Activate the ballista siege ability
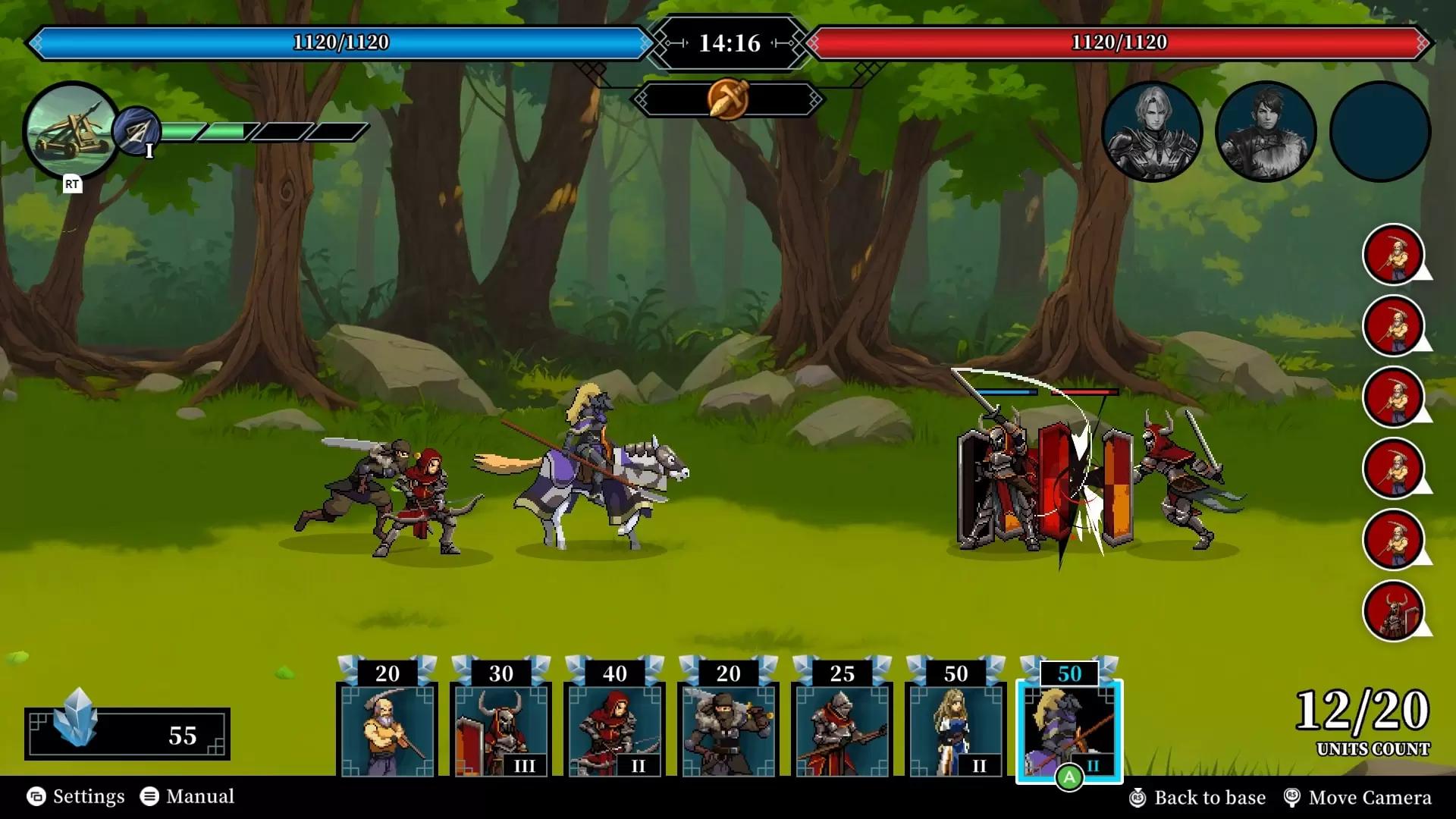The height and width of the screenshot is (819, 1456). [x=71, y=130]
